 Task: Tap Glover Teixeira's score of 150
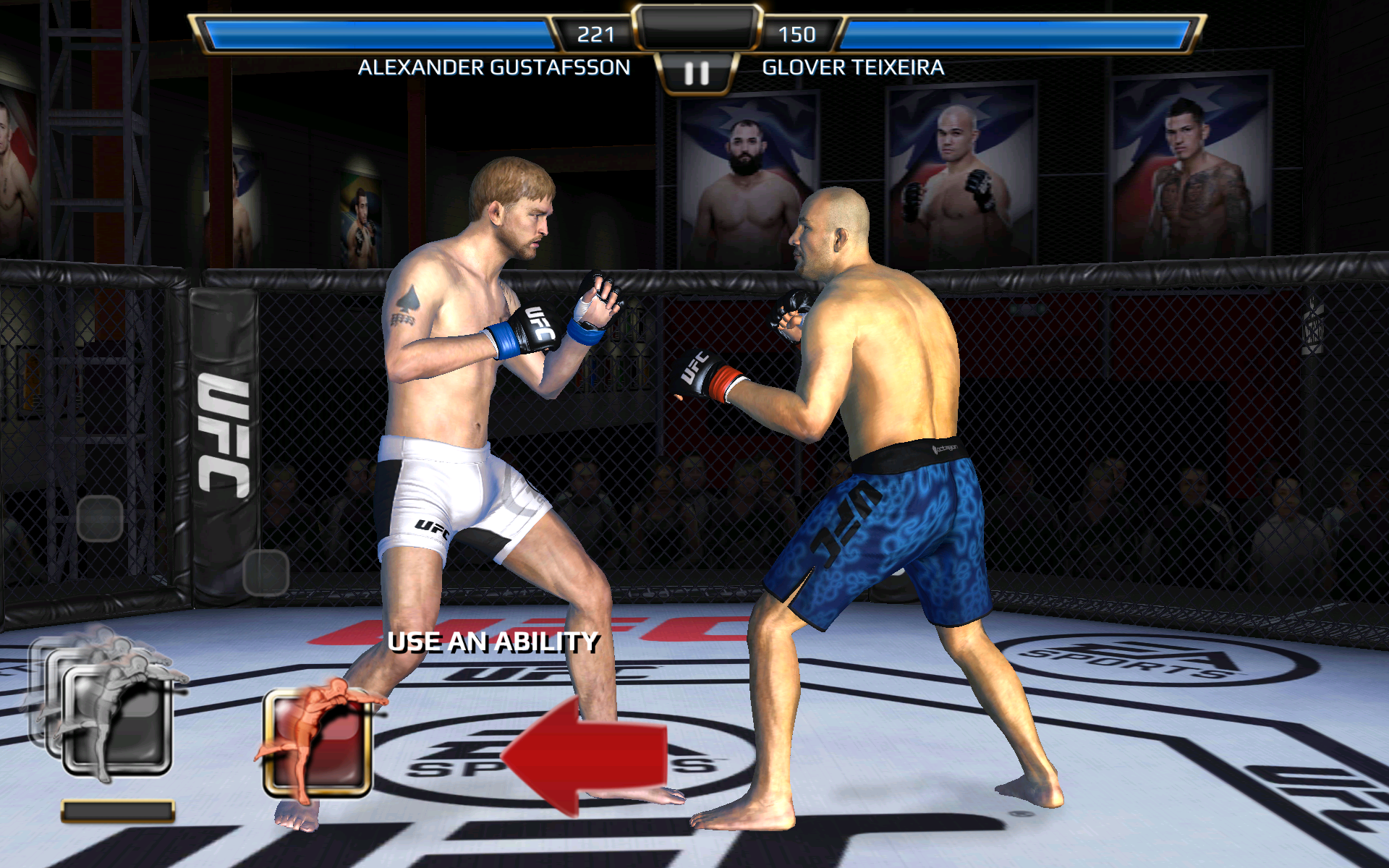(x=797, y=33)
